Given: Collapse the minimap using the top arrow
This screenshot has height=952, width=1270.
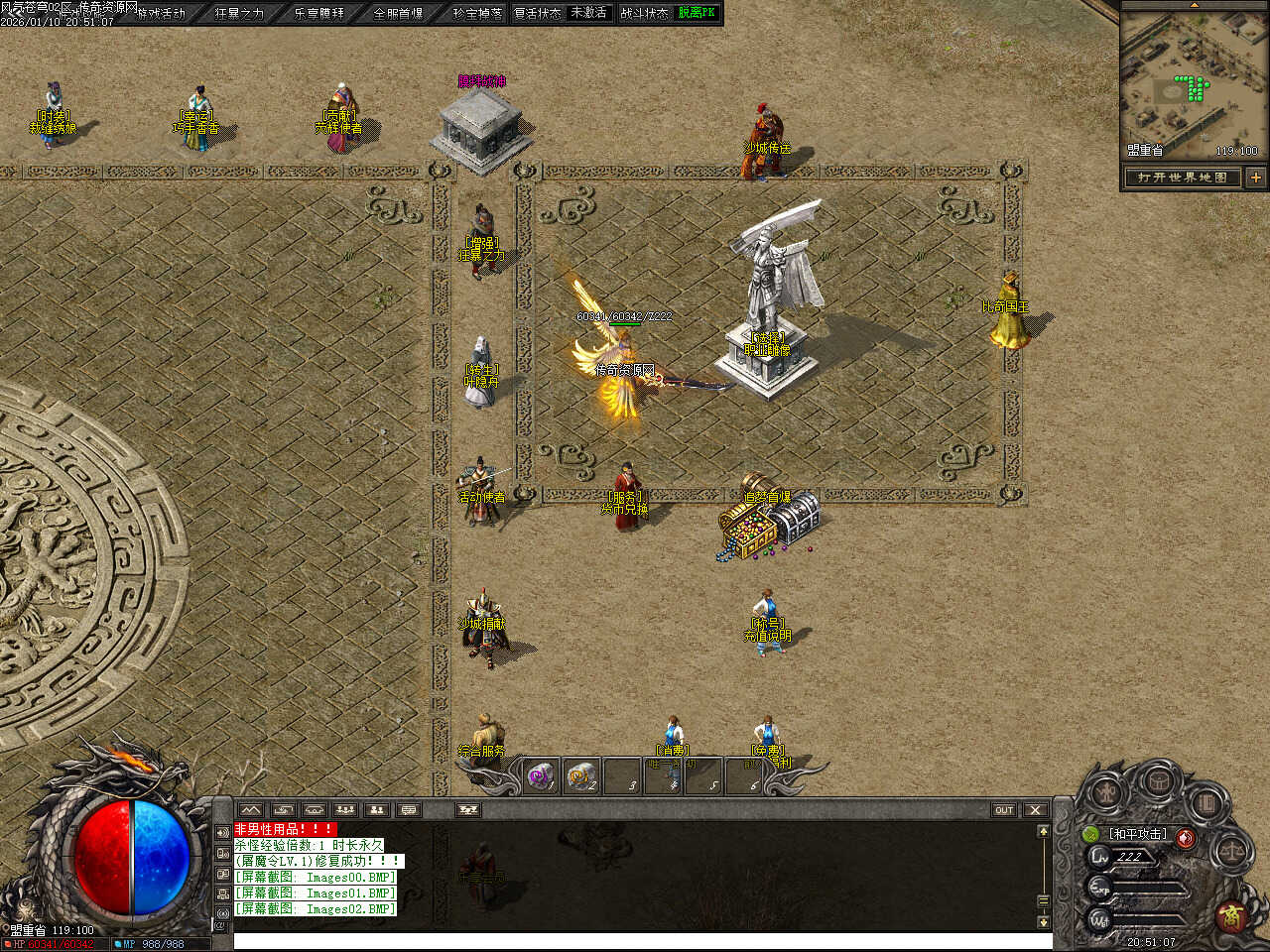Looking at the screenshot, I should [x=1194, y=5].
